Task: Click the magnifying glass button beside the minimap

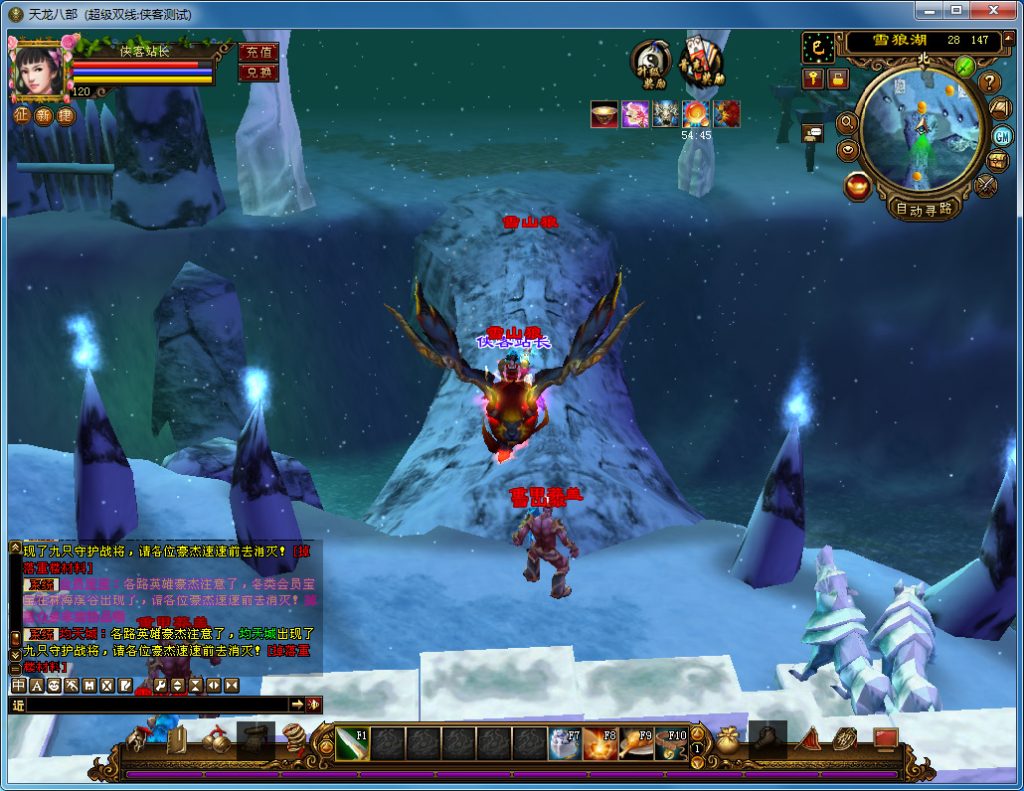Action: 846,122
